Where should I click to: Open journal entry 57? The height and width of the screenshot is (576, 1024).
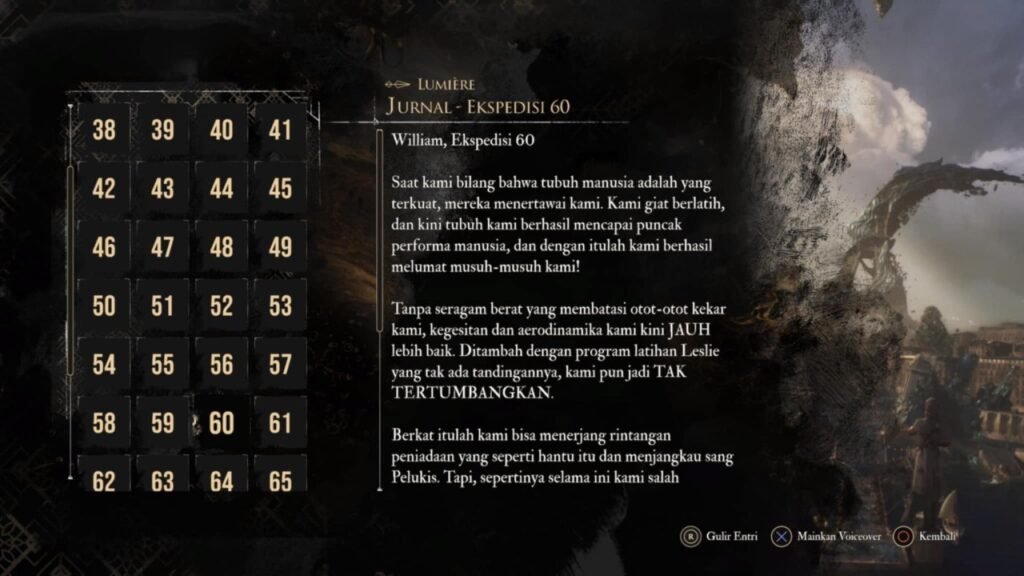281,365
